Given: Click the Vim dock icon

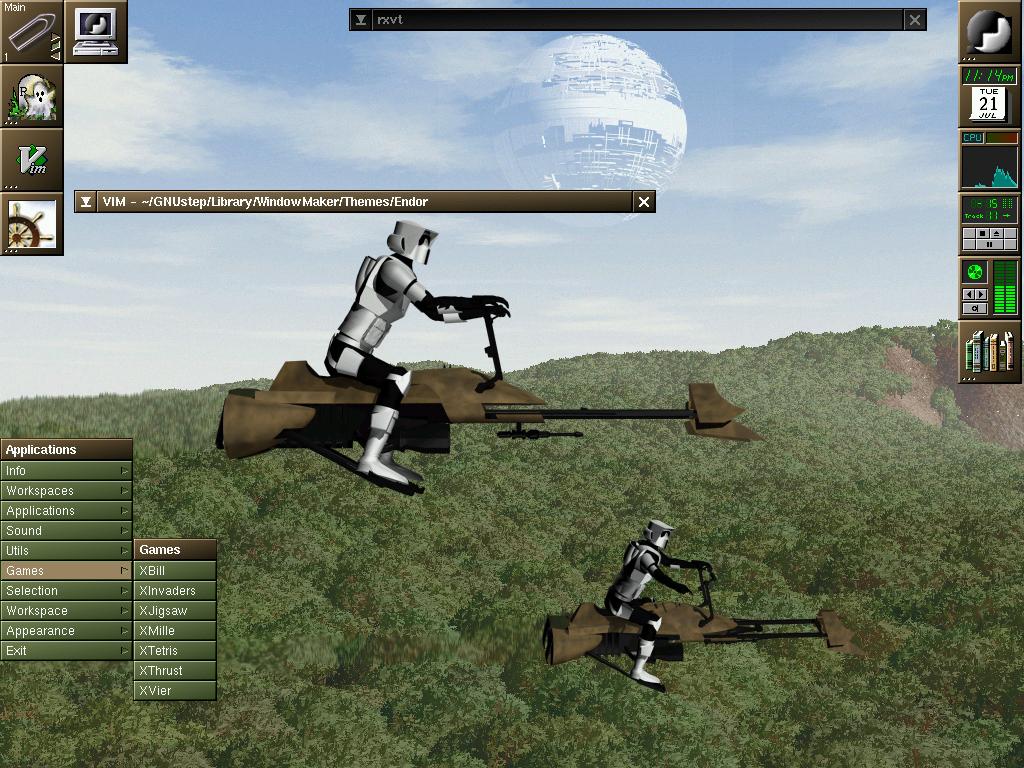Looking at the screenshot, I should tap(32, 160).
